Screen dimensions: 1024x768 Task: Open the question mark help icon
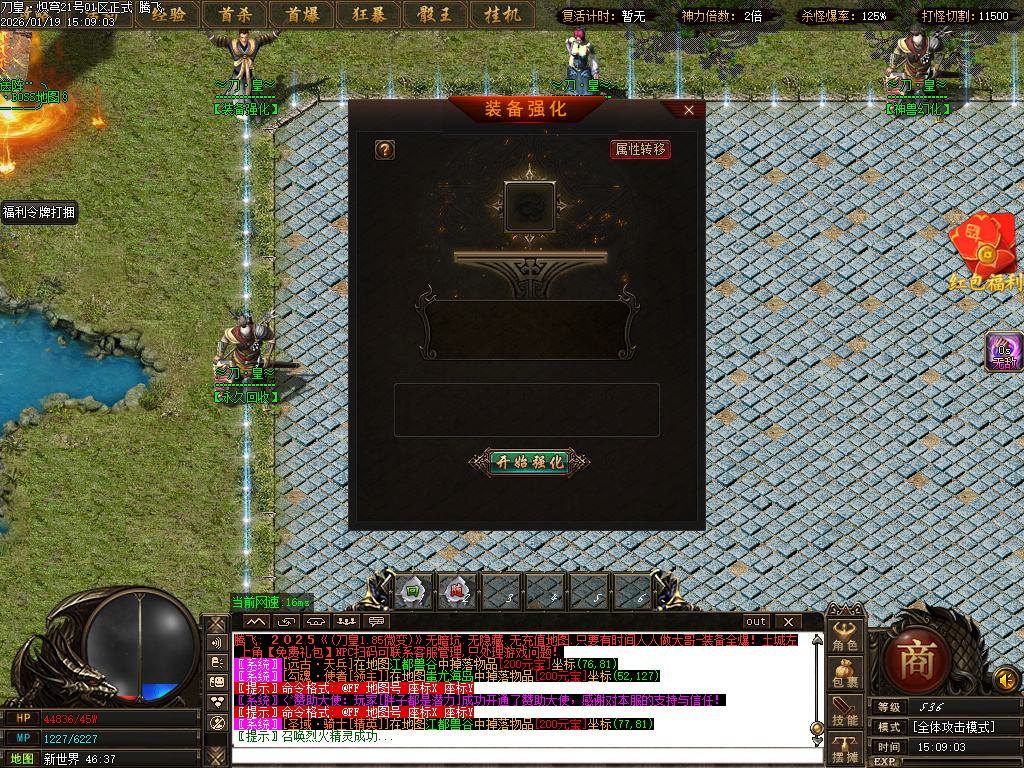point(384,150)
